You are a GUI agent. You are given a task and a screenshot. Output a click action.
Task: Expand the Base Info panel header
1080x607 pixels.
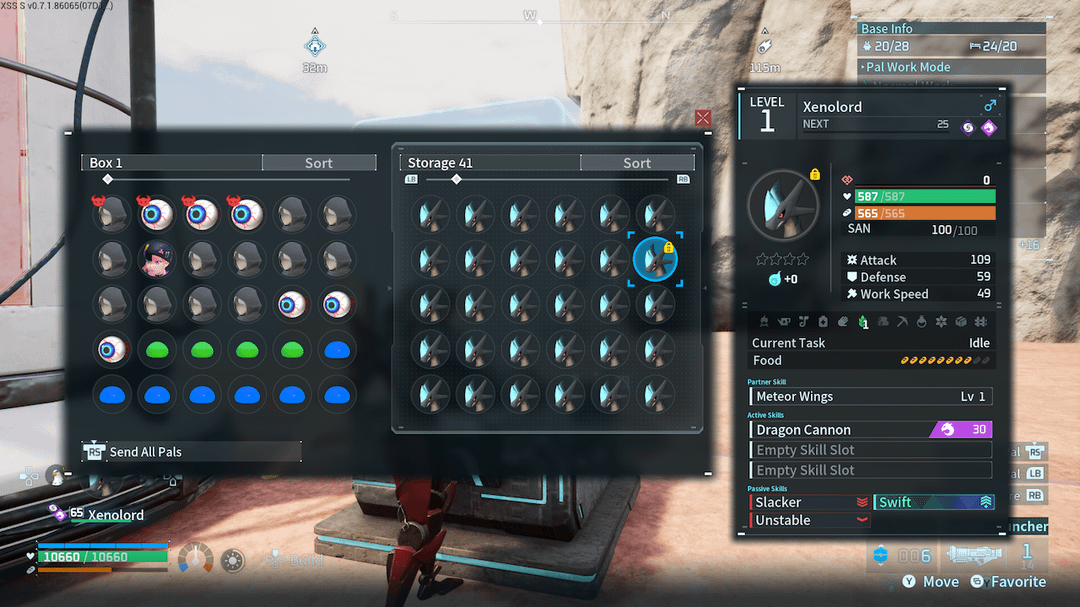tap(950, 29)
